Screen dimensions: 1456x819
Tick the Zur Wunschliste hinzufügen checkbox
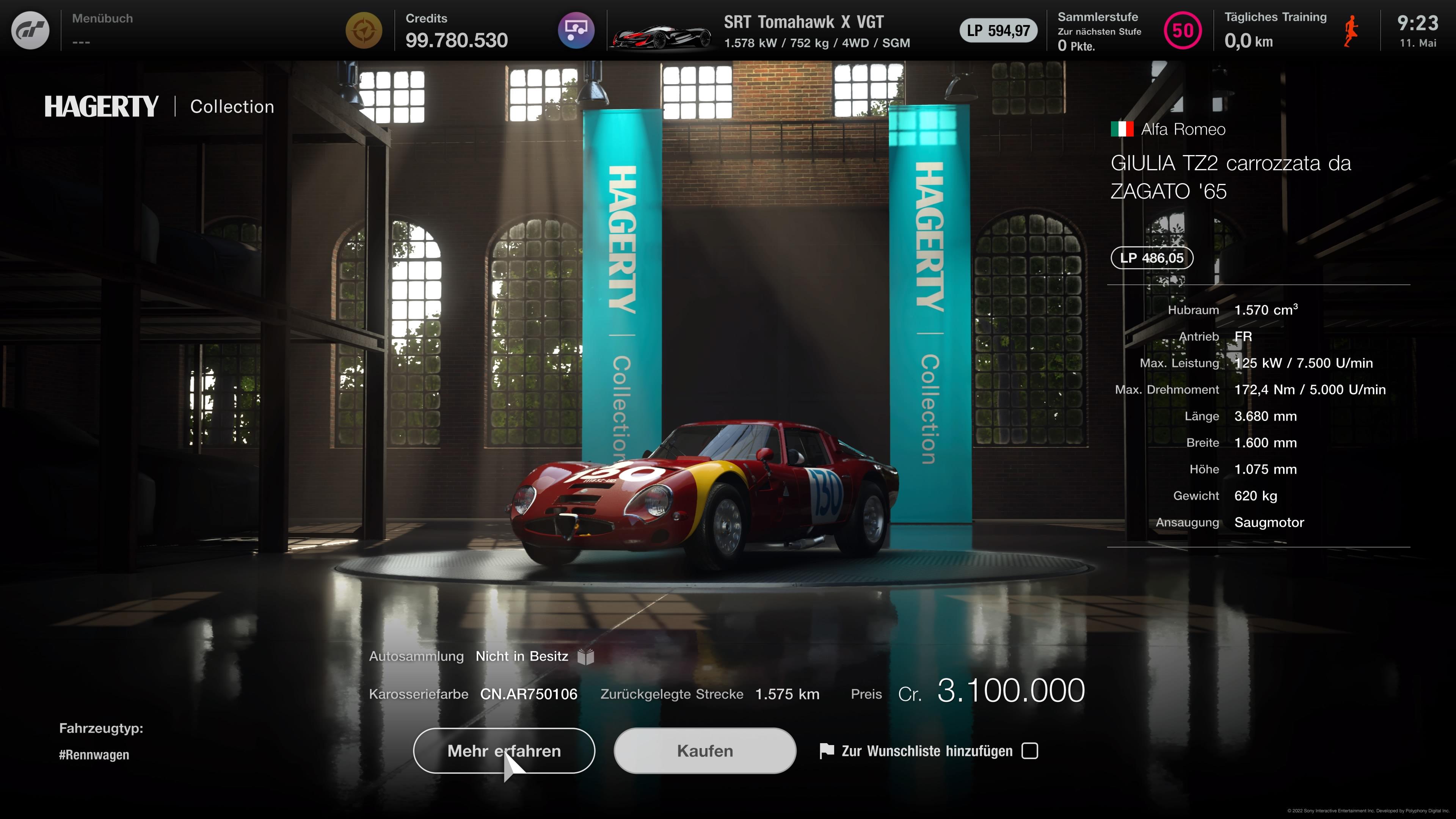point(1030,751)
